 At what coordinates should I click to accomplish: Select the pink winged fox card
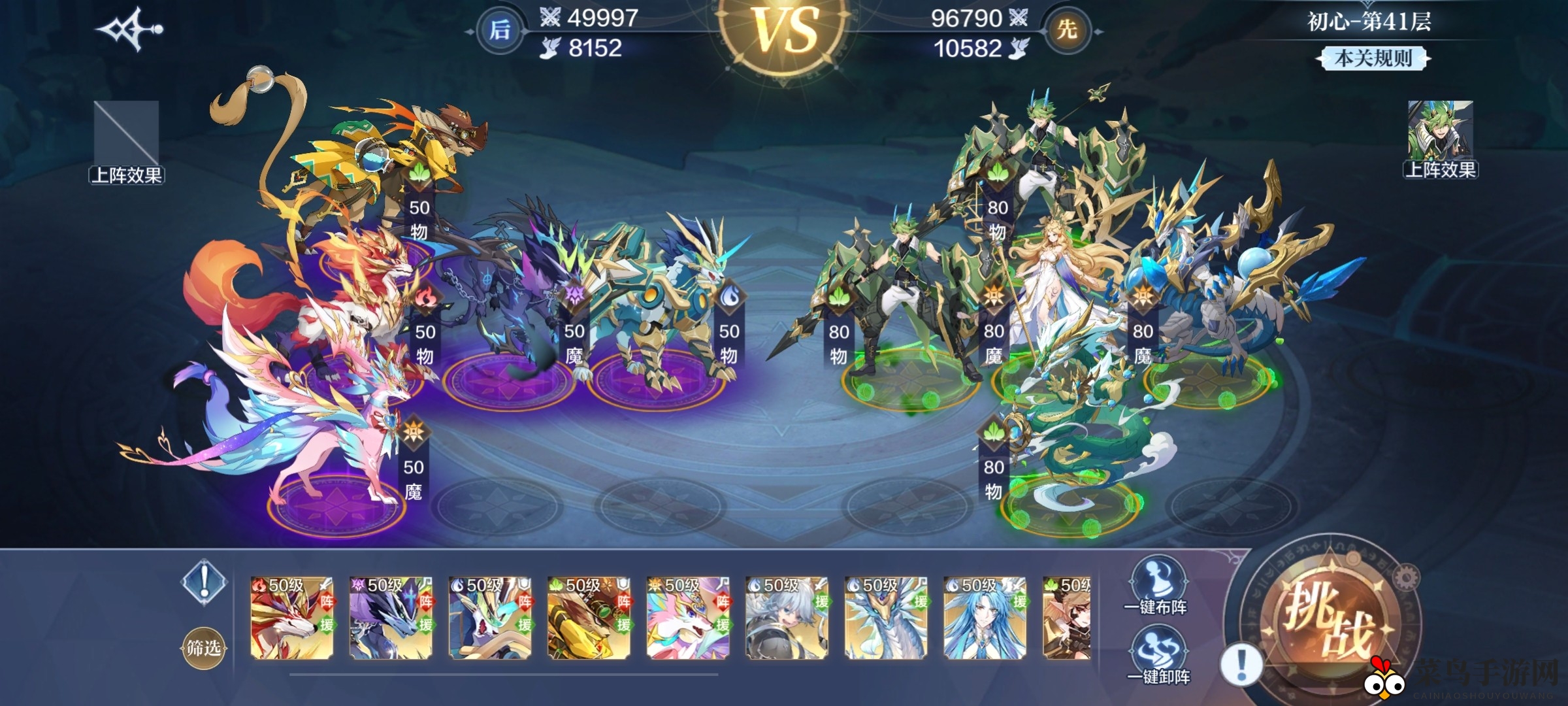[x=688, y=617]
